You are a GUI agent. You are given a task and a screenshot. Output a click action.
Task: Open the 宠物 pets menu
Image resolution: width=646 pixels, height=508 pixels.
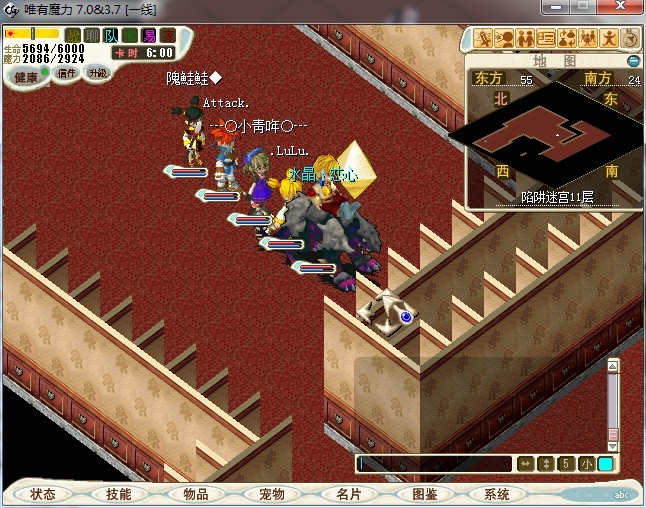coord(271,494)
